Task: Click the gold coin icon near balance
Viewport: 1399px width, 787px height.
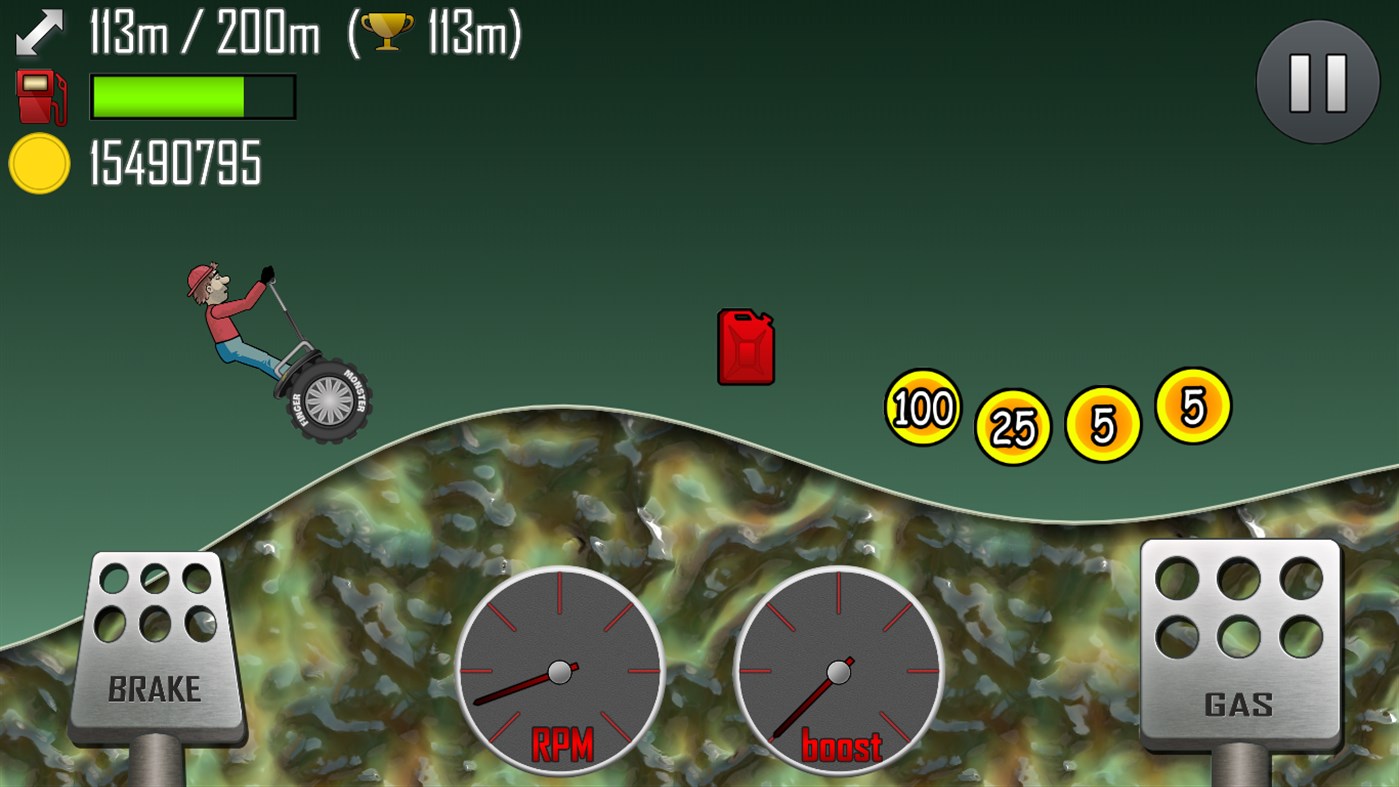Action: point(38,160)
